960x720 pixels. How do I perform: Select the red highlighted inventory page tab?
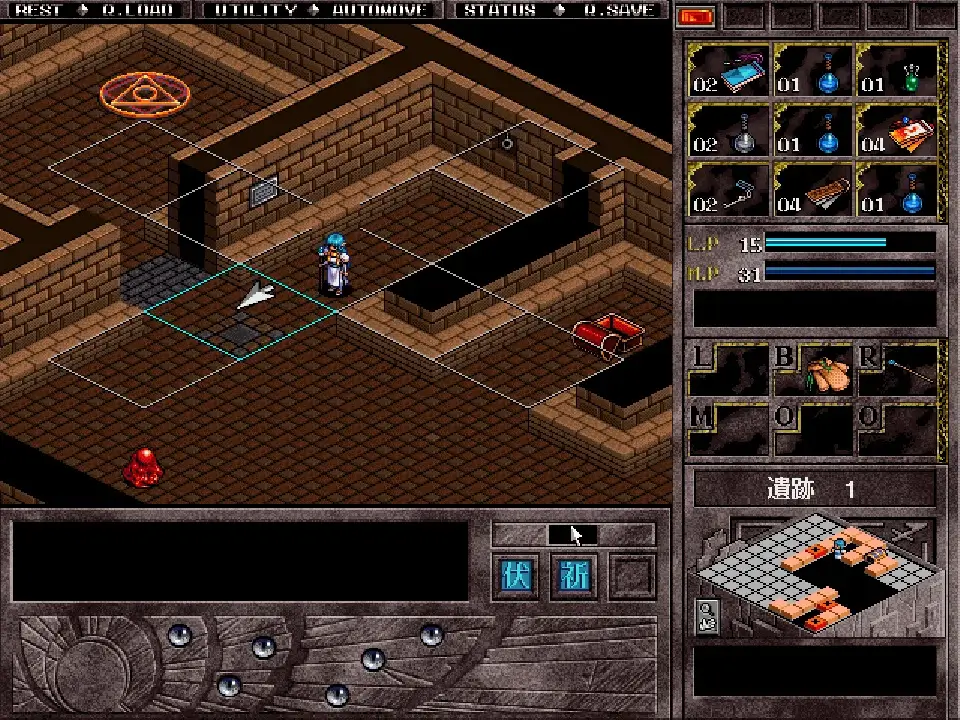pos(697,17)
